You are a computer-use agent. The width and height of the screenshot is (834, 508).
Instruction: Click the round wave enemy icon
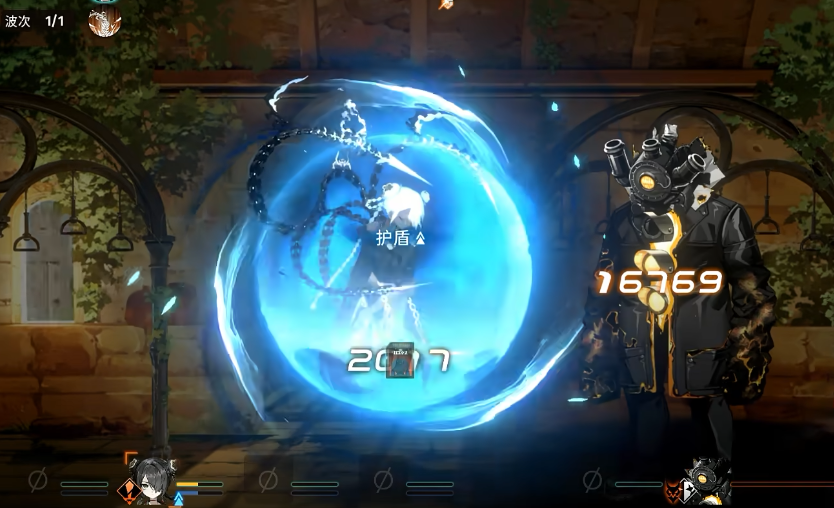pyautogui.click(x=104, y=21)
